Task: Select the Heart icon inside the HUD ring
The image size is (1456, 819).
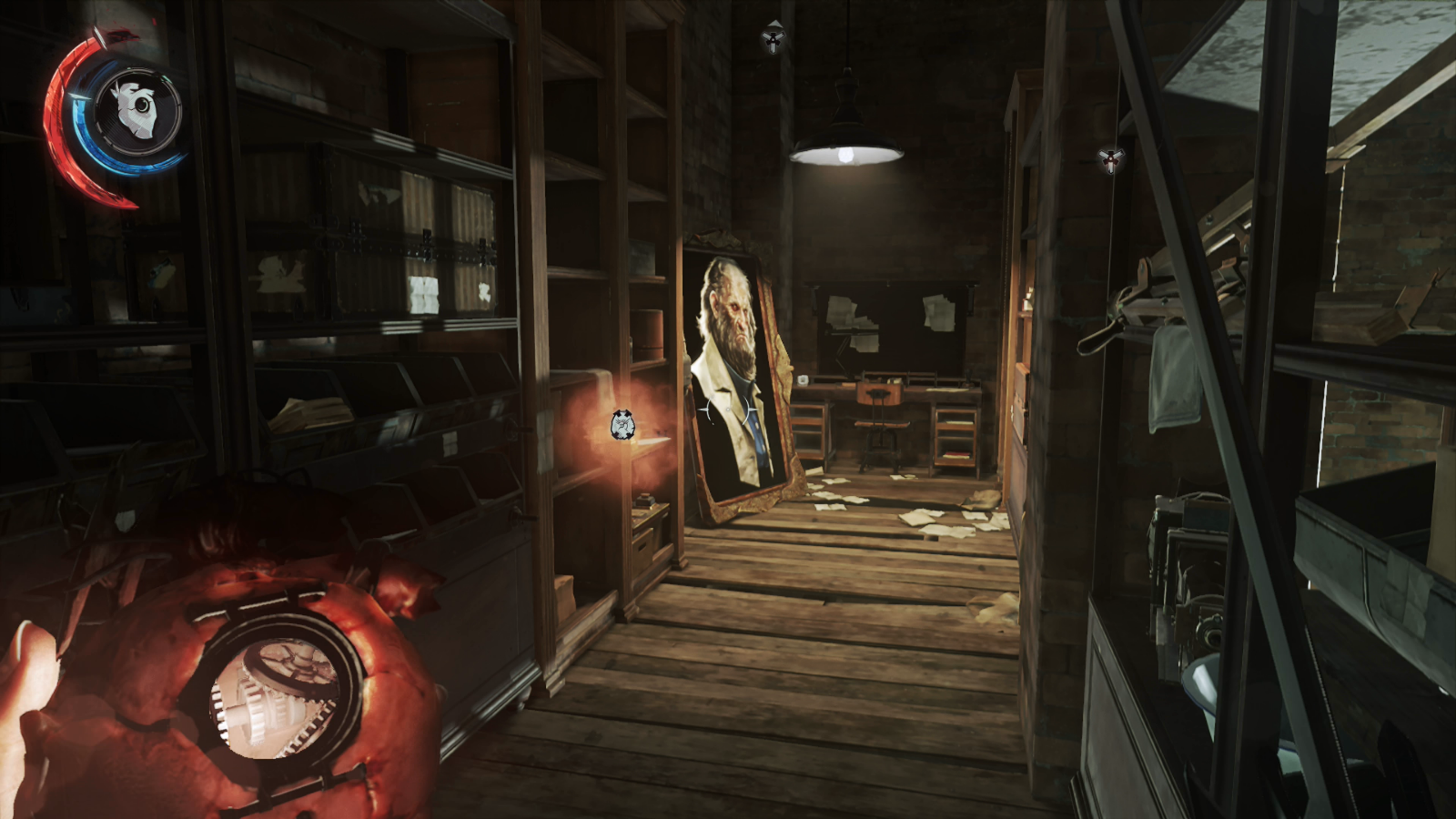Action: coord(136,109)
